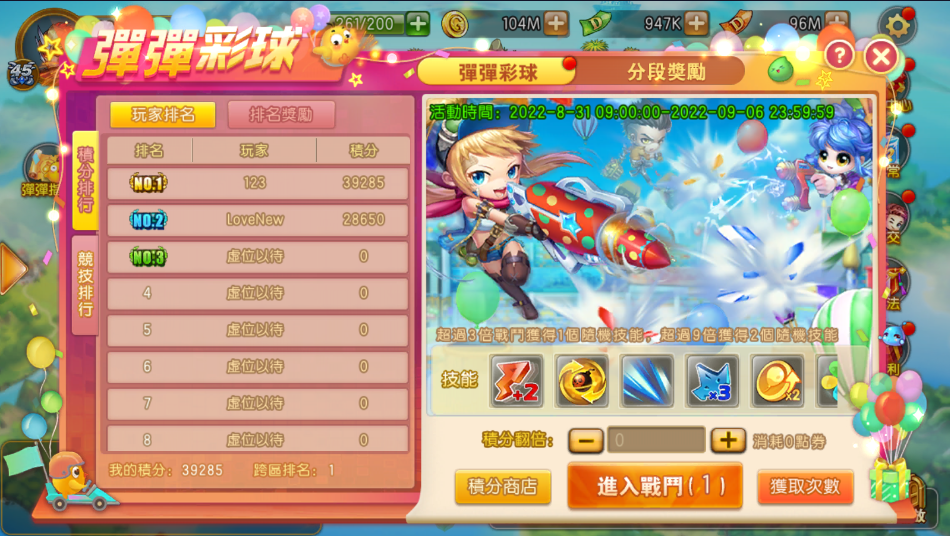Open the 積分商店 points shop
Screen dimensions: 950x536
point(502,487)
